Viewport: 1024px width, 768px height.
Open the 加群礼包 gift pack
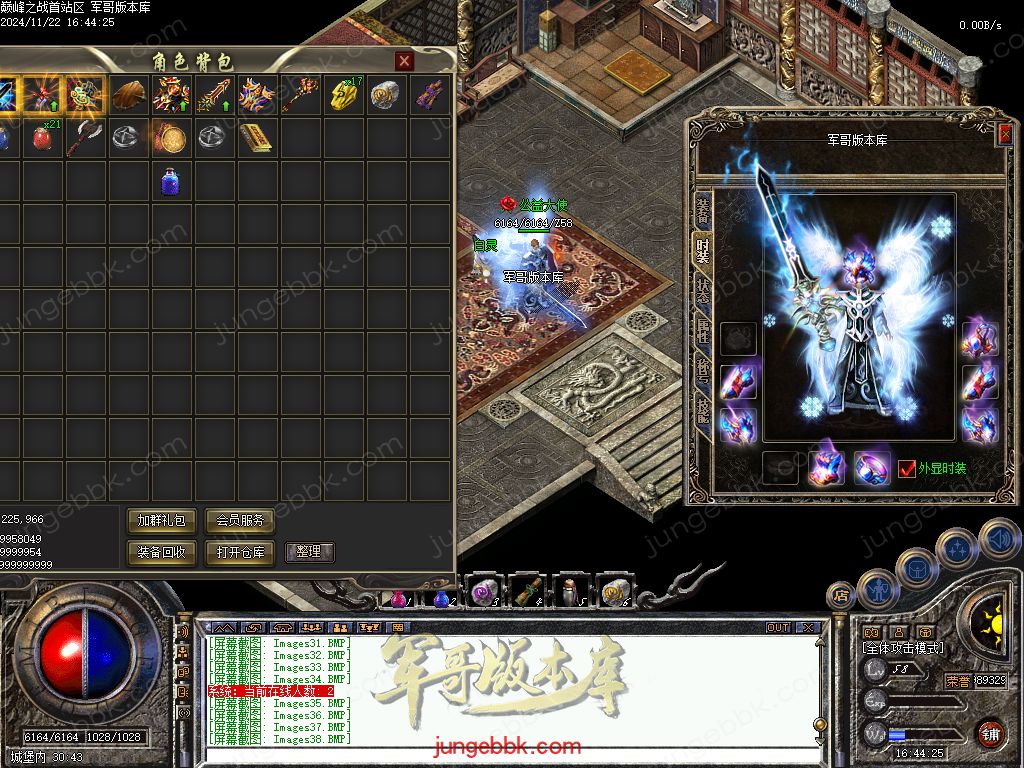click(161, 521)
